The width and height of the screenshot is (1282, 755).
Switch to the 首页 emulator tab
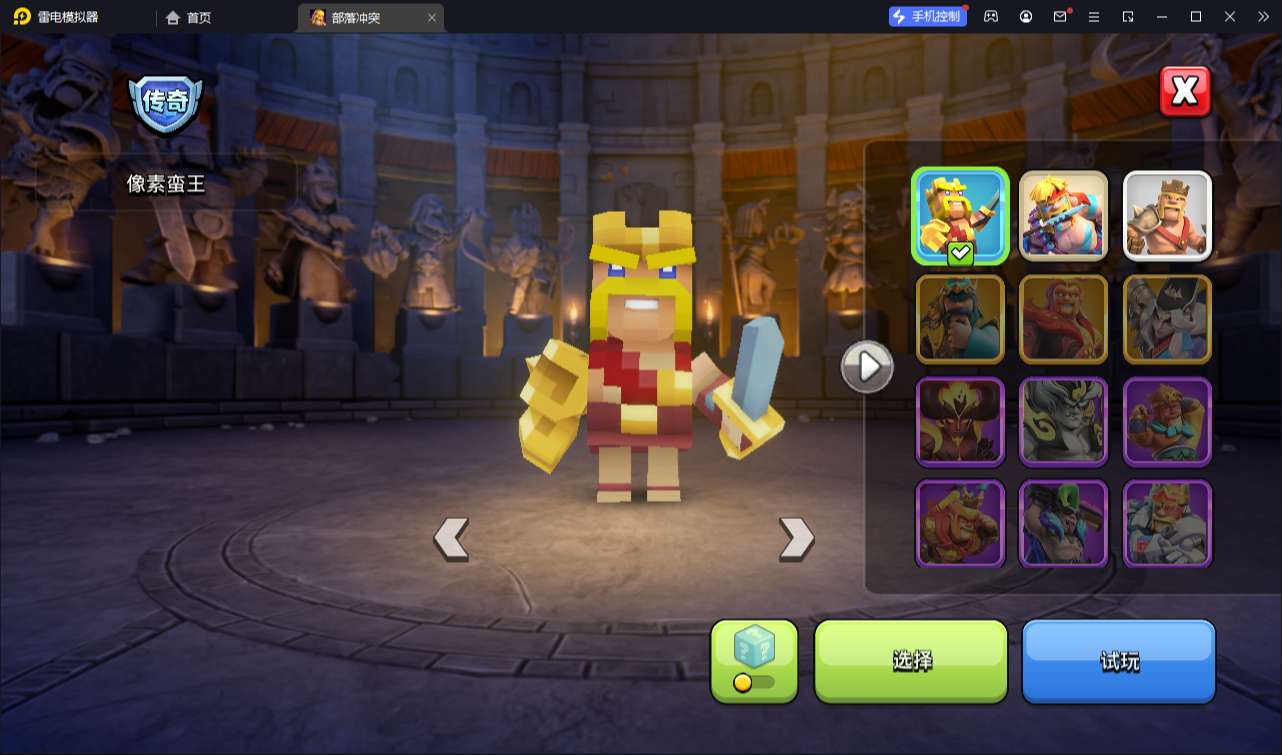[189, 17]
